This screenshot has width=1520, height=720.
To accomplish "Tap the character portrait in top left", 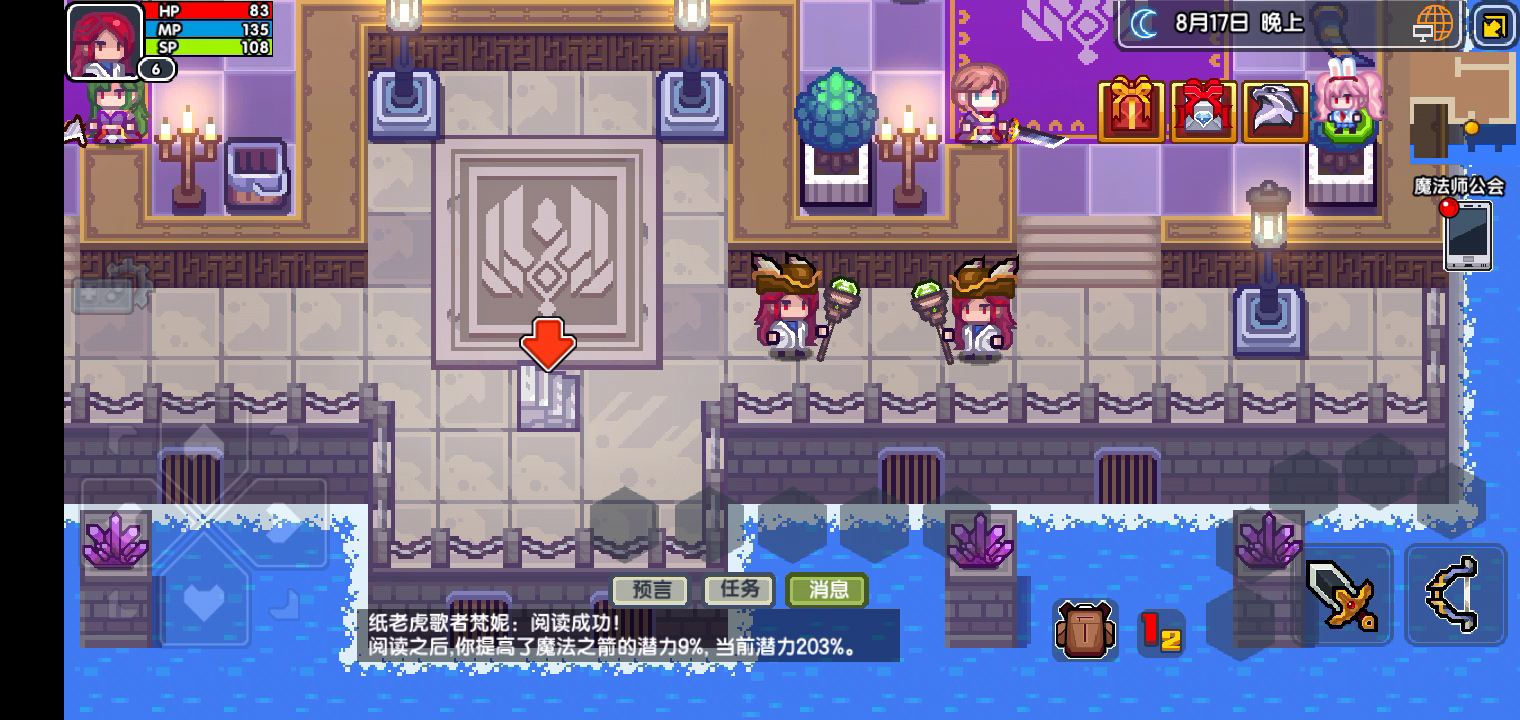I will coord(103,40).
